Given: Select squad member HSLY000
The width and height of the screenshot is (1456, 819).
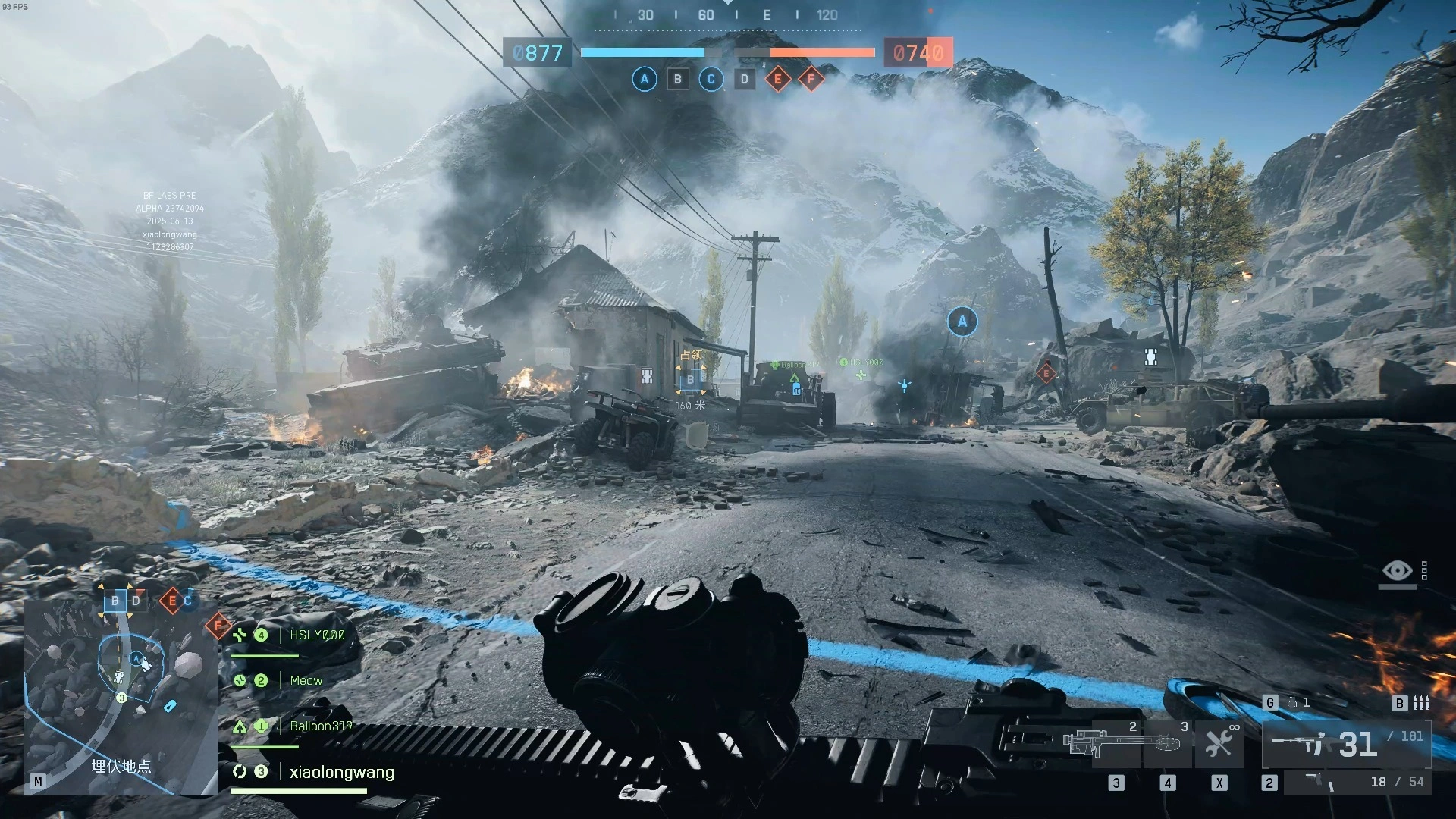Looking at the screenshot, I should pyautogui.click(x=317, y=635).
